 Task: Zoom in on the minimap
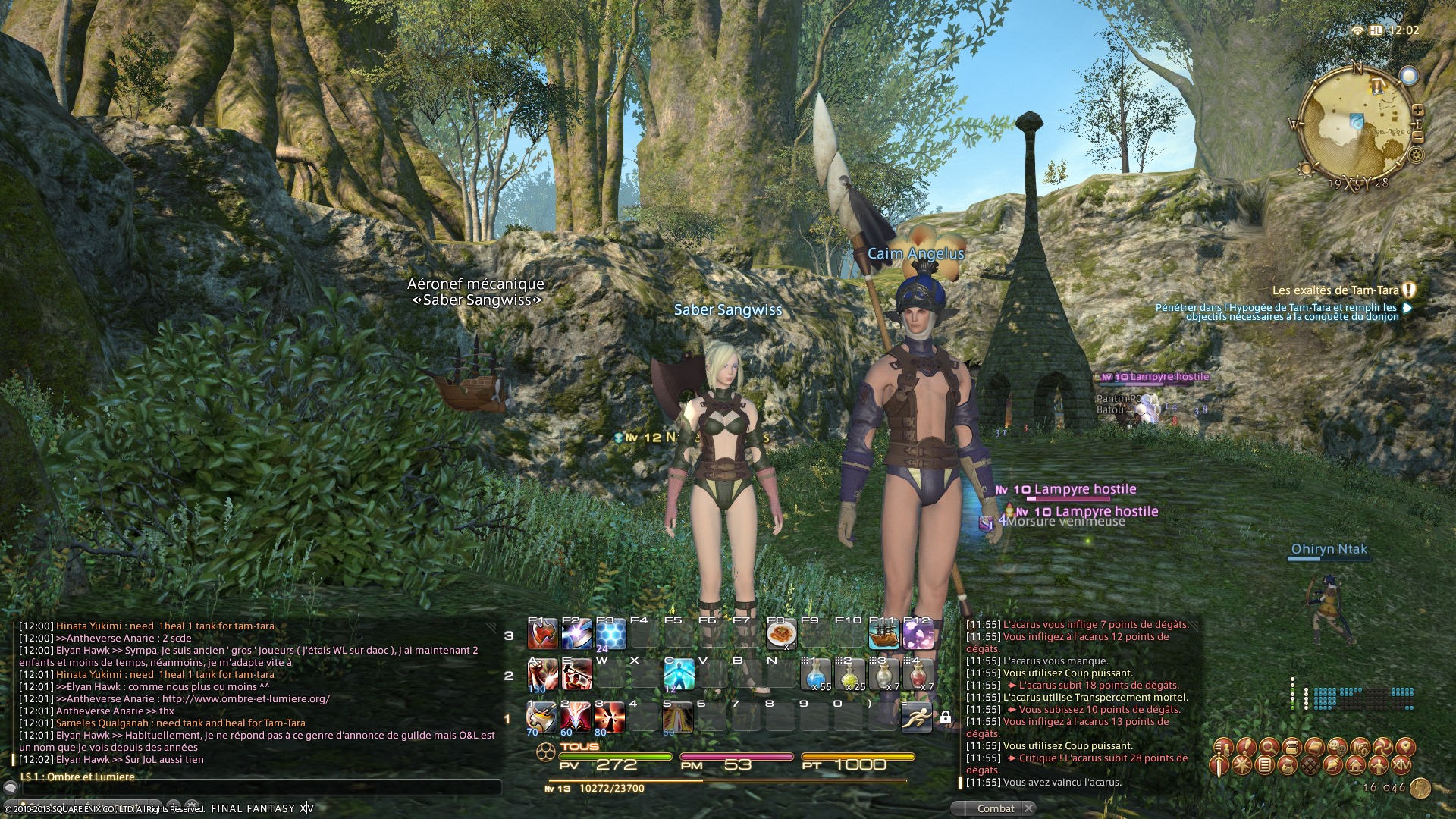click(x=1417, y=111)
